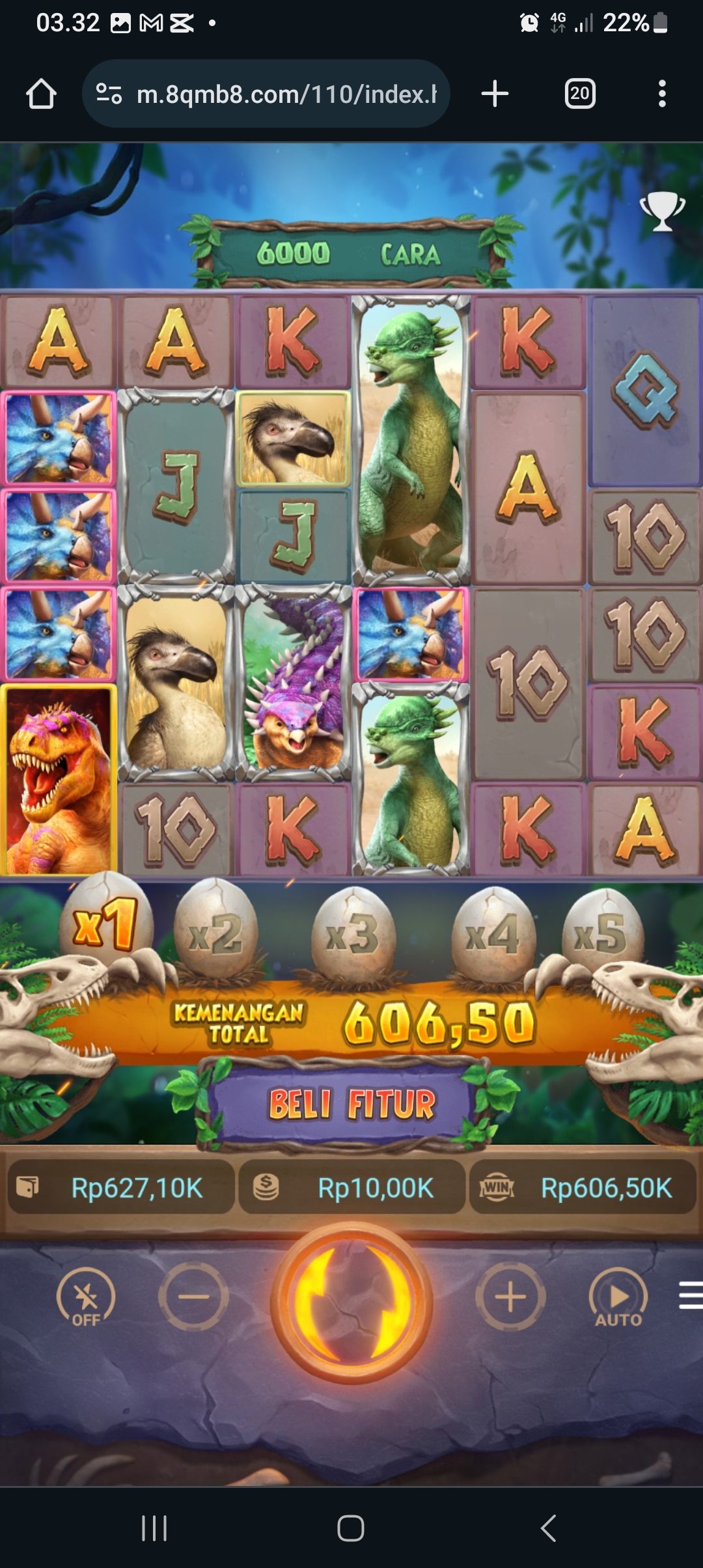
Task: Decrease the bet with the minus button
Action: 193,1296
